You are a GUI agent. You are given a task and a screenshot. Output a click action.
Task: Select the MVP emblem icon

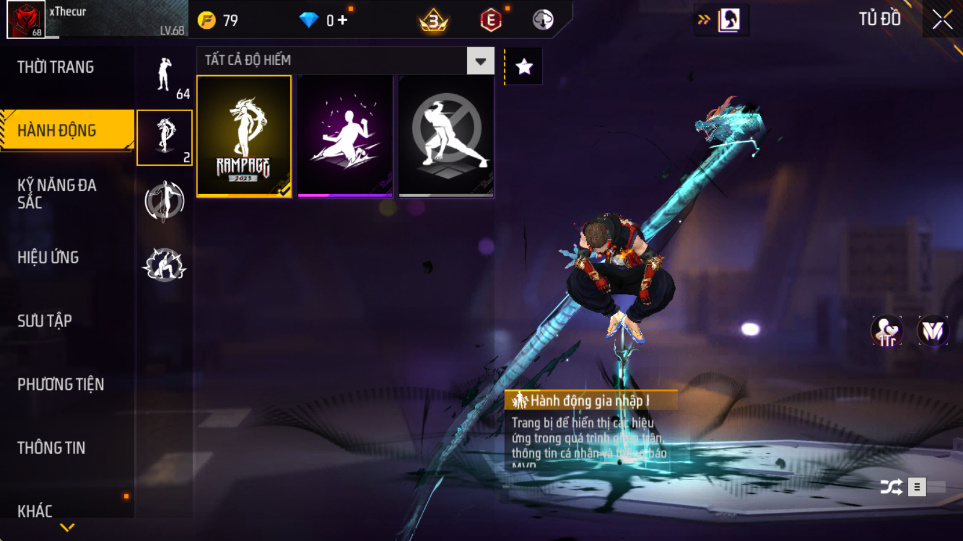[932, 330]
